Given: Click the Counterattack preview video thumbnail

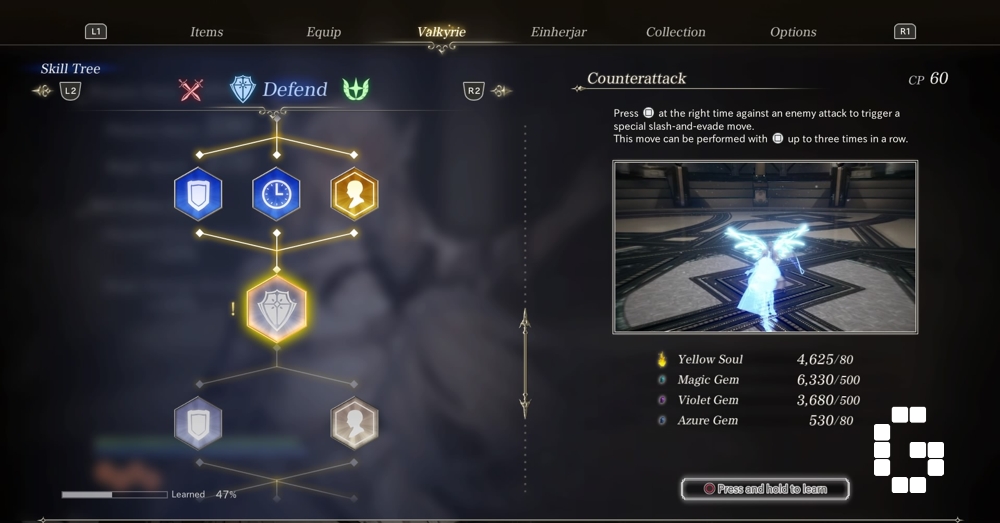Looking at the screenshot, I should pyautogui.click(x=765, y=247).
